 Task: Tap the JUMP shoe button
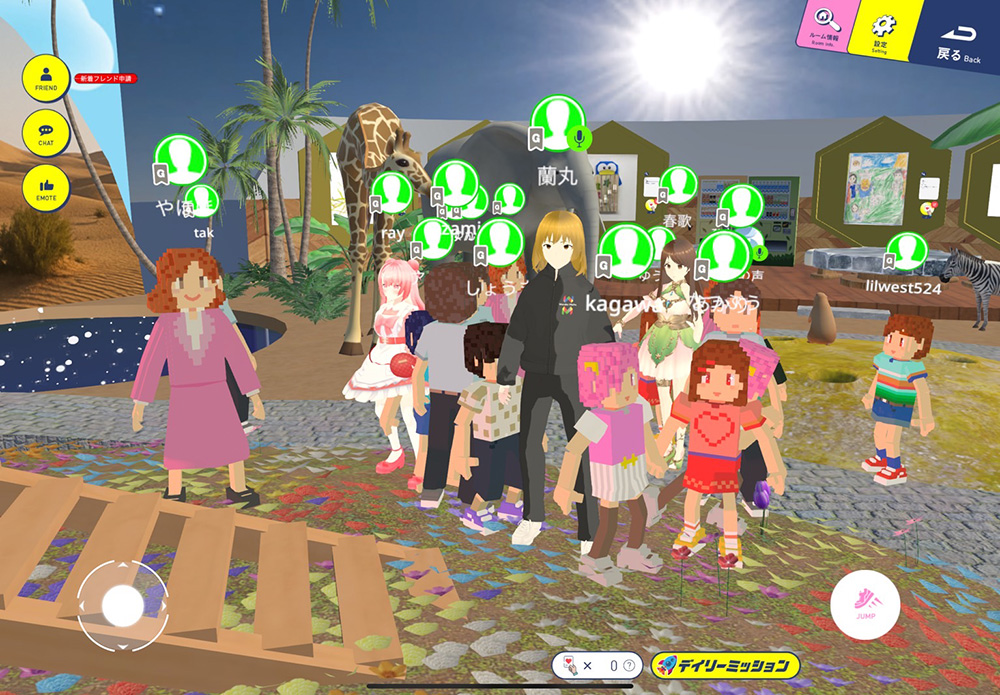click(865, 605)
